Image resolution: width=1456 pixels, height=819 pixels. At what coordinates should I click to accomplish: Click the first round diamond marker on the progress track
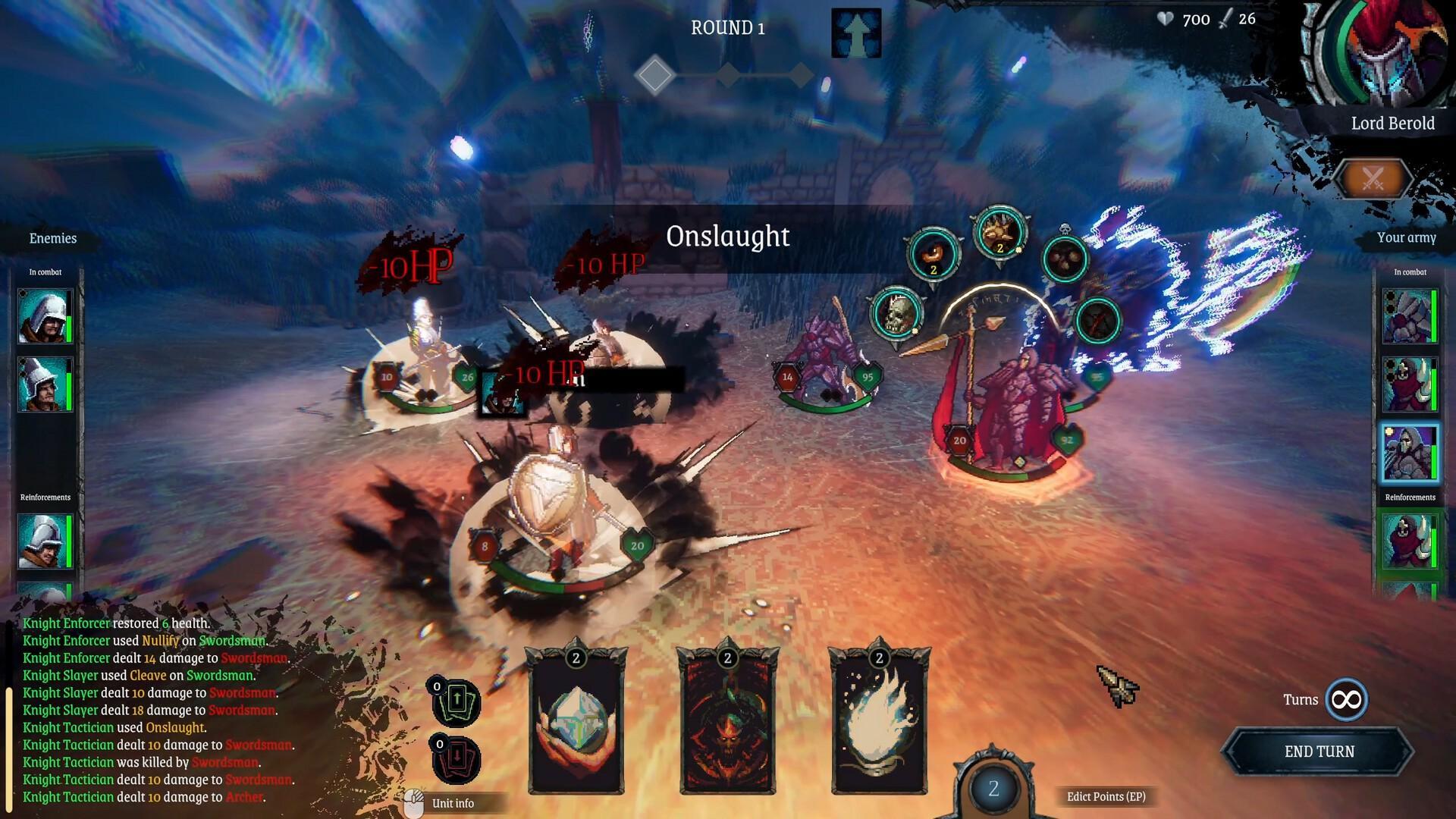click(655, 75)
